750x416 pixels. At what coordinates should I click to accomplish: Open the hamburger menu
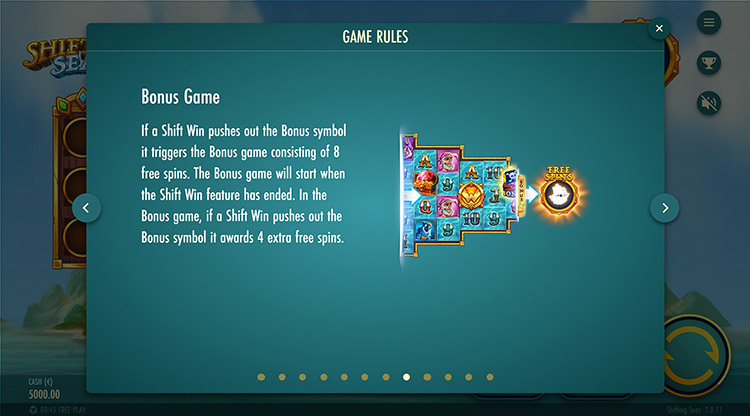(x=709, y=22)
